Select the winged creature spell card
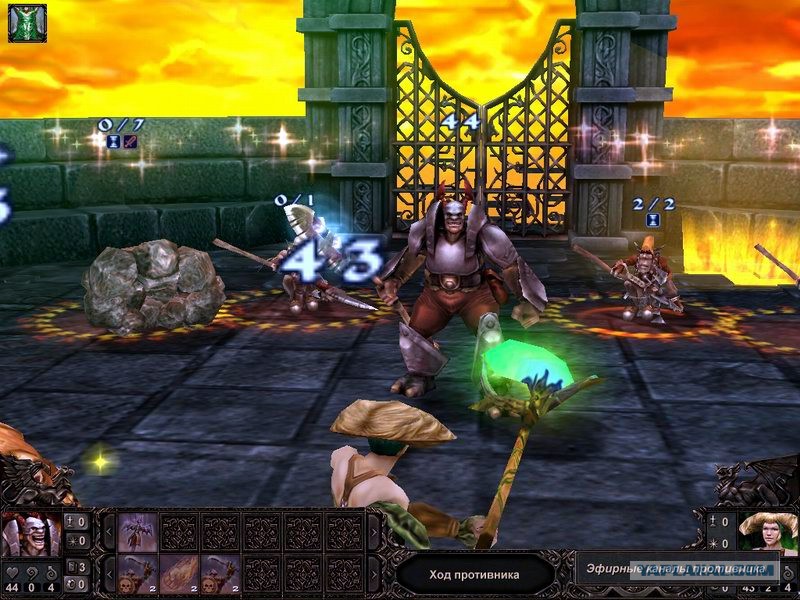Image resolution: width=800 pixels, height=600 pixels. [x=138, y=532]
